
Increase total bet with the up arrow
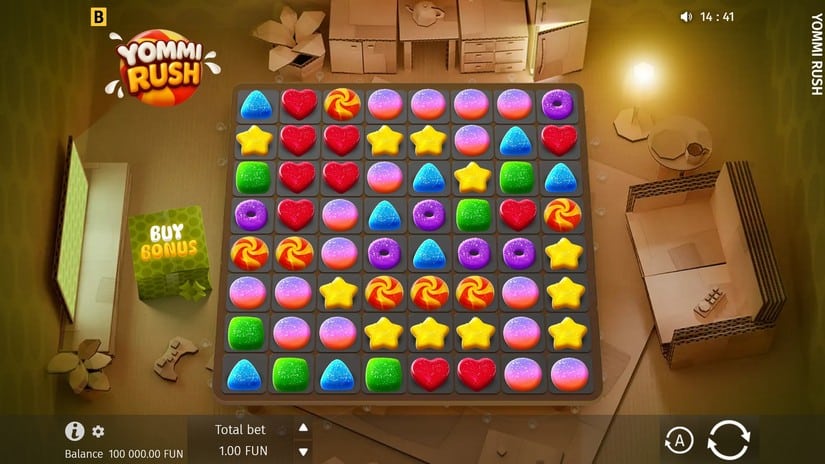[304, 428]
